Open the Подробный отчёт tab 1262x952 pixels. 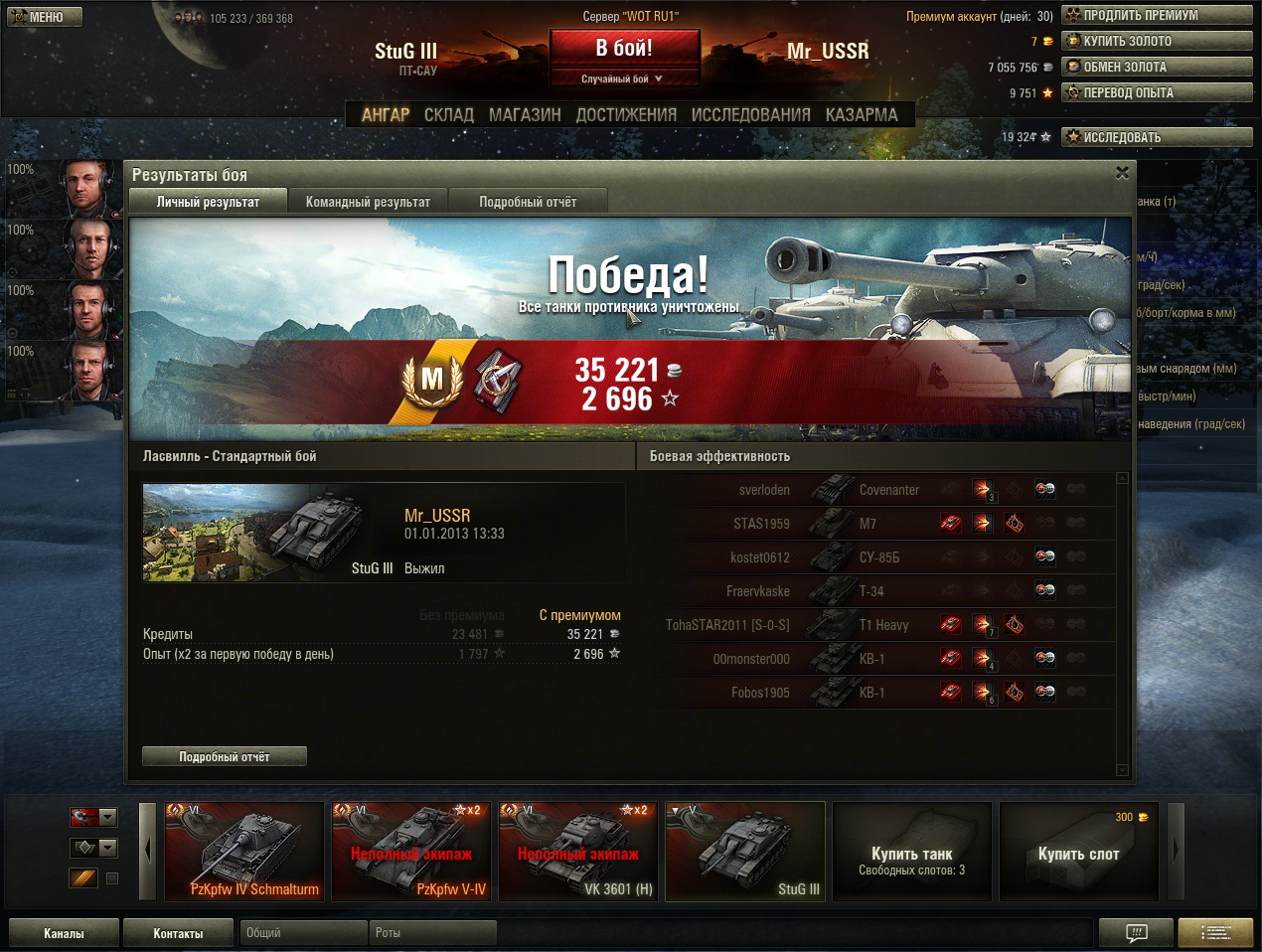(x=528, y=202)
